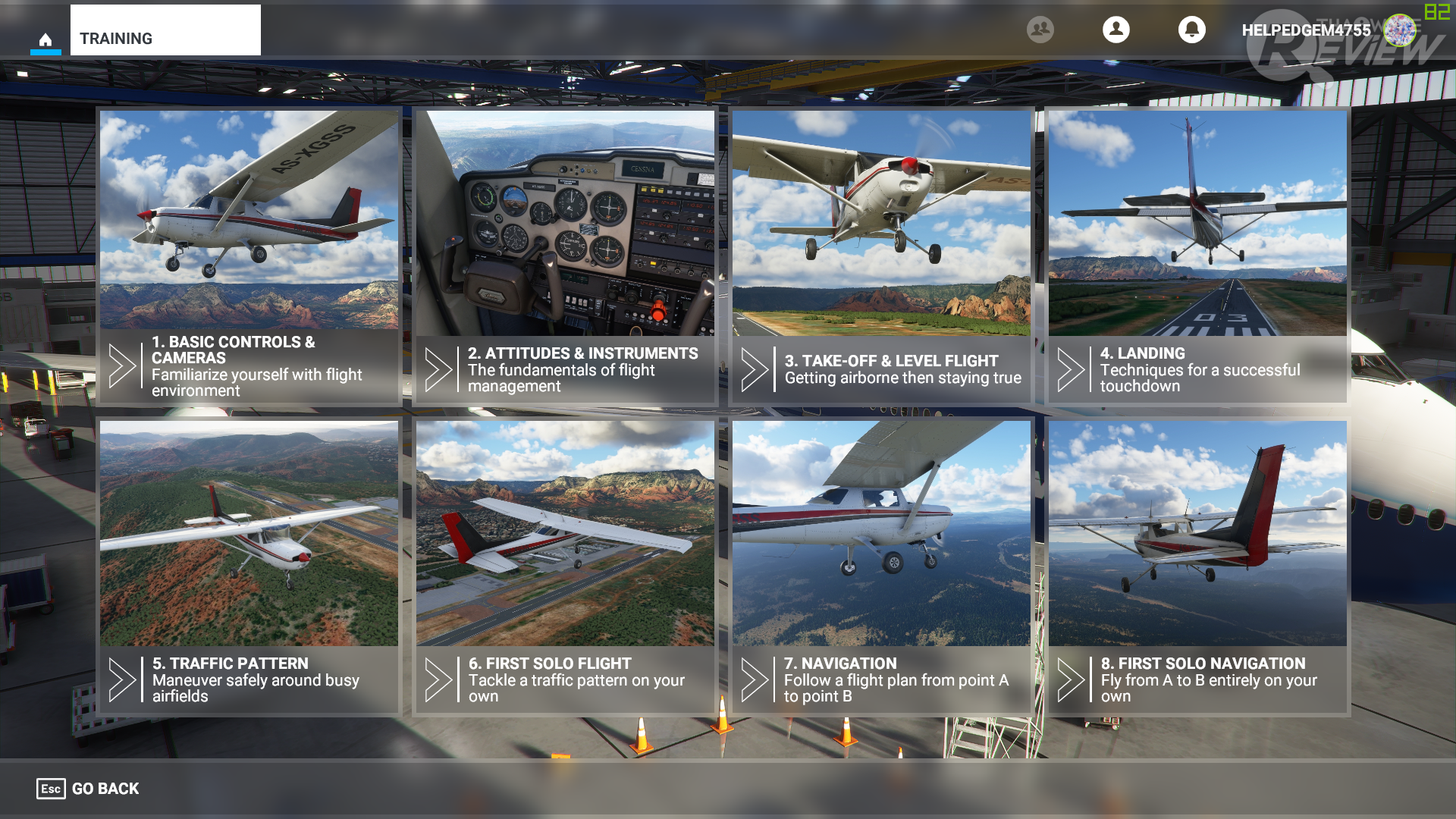Open the Basic Controls & Cameras lesson

coord(249,256)
